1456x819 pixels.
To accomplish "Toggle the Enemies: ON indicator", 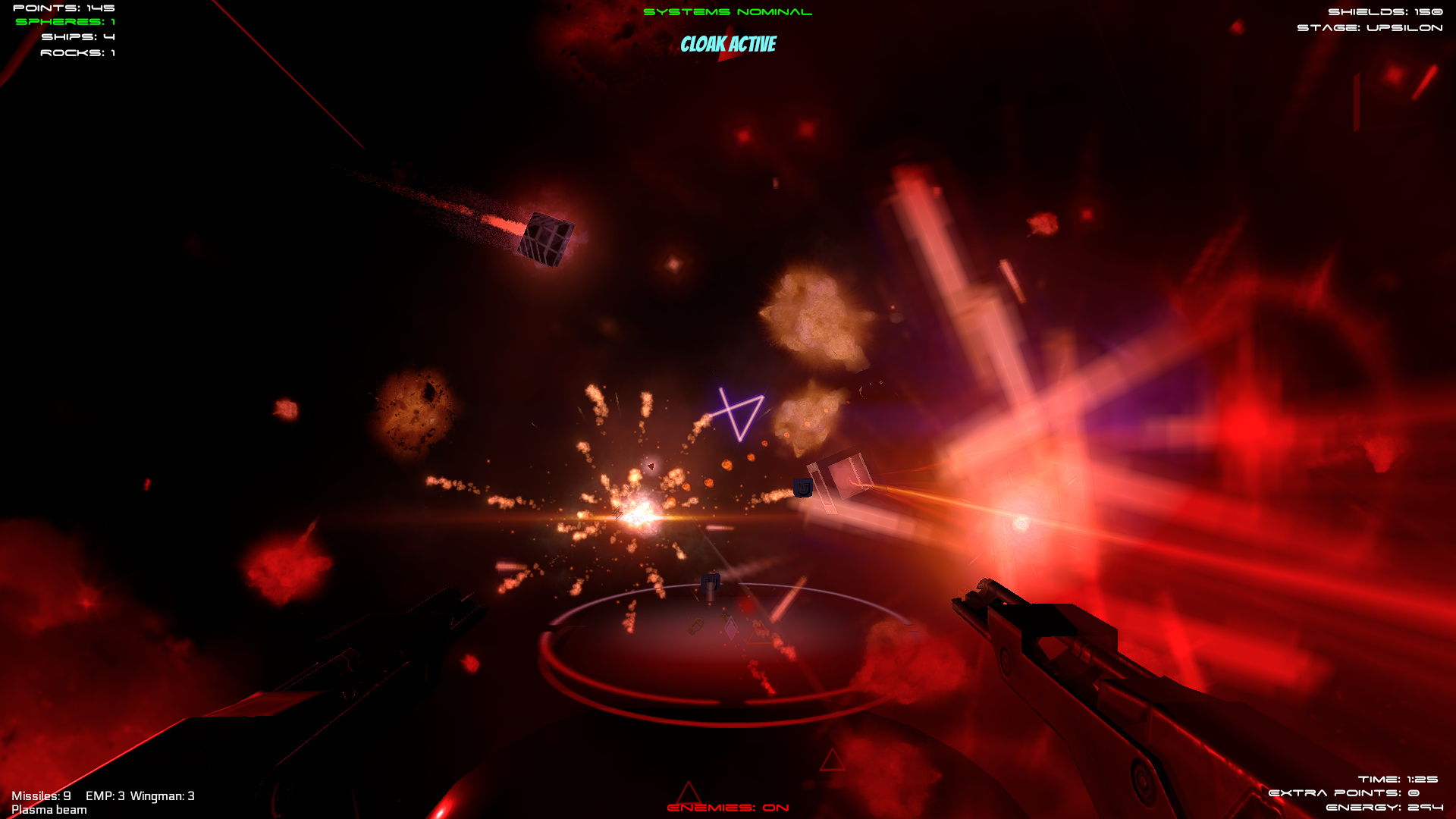I will pos(727,808).
